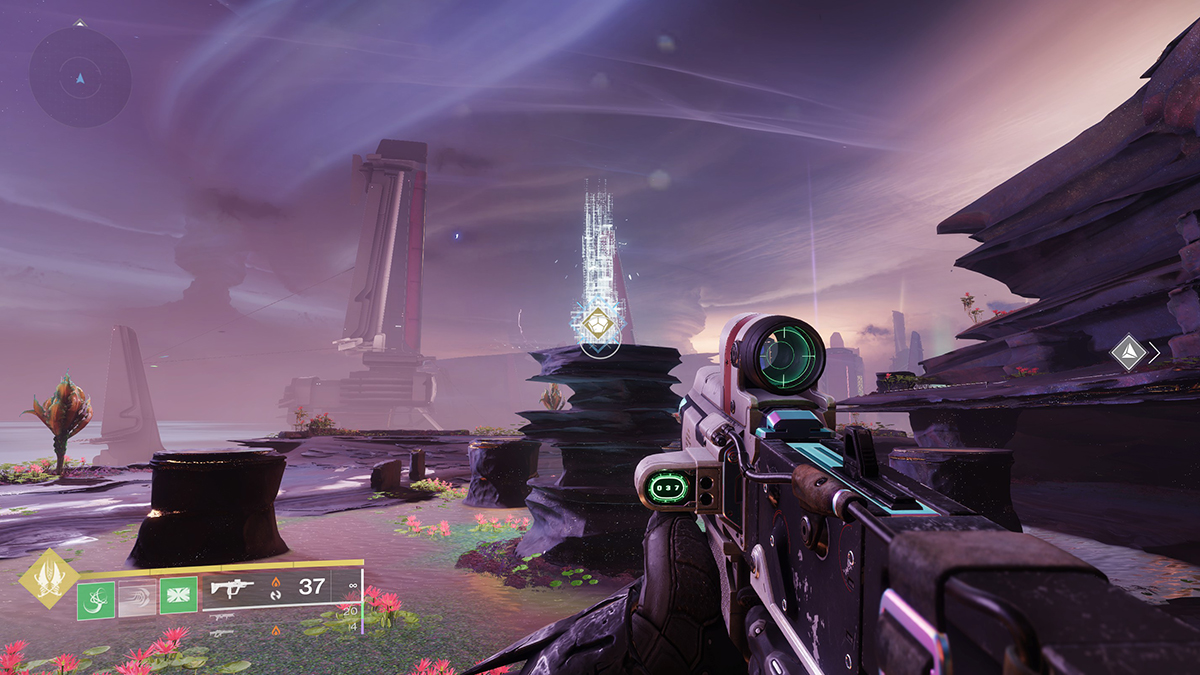Select the white diamond off-screen objective marker
This screenshot has height=675, width=1200.
click(1128, 352)
